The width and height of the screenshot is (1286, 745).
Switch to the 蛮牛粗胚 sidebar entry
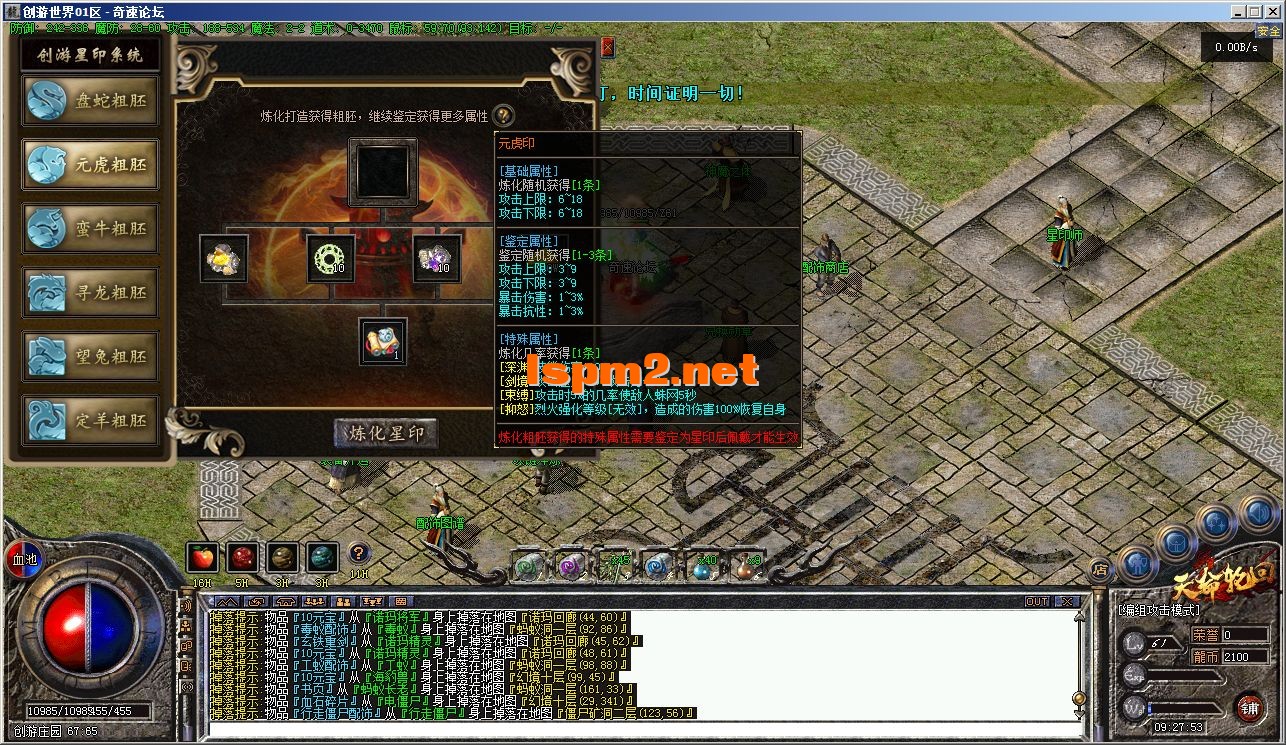pyautogui.click(x=90, y=228)
